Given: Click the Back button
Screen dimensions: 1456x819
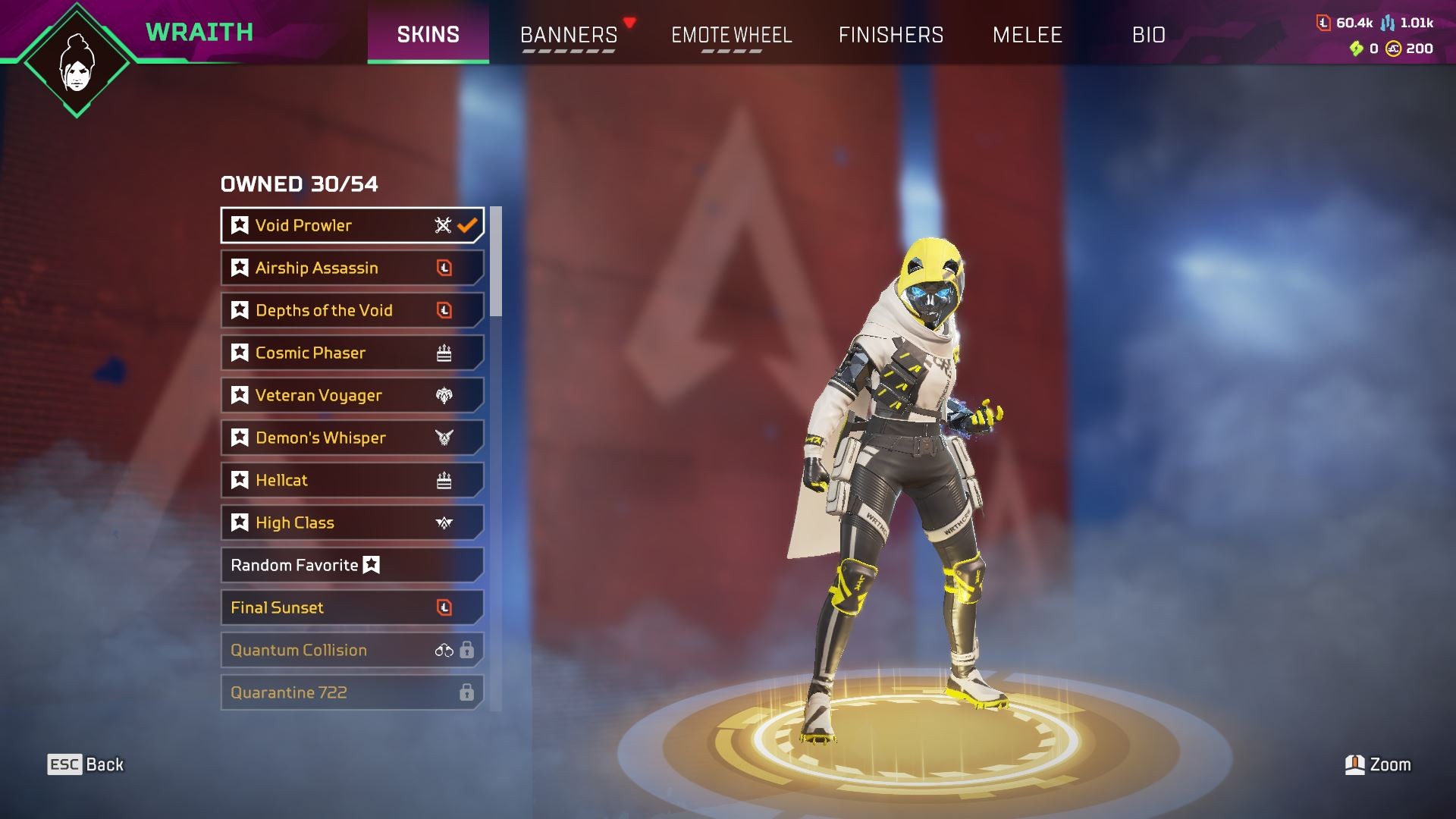Looking at the screenshot, I should 86,764.
